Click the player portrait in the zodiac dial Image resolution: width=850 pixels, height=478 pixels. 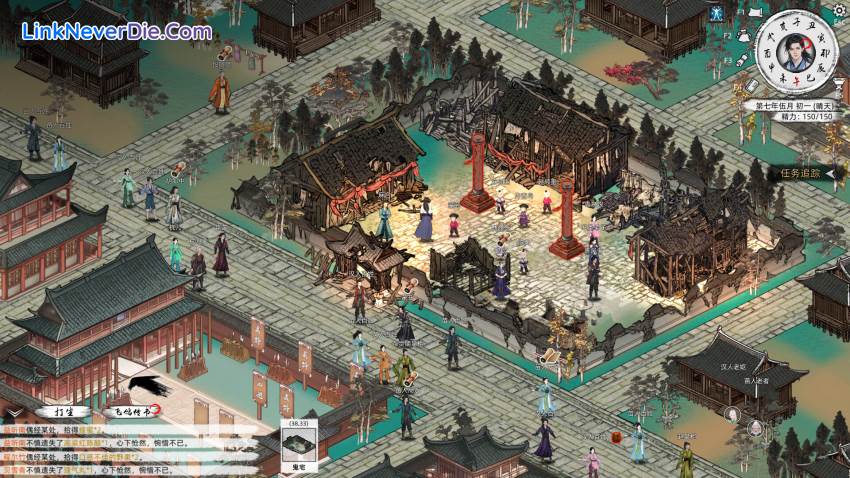tap(797, 52)
